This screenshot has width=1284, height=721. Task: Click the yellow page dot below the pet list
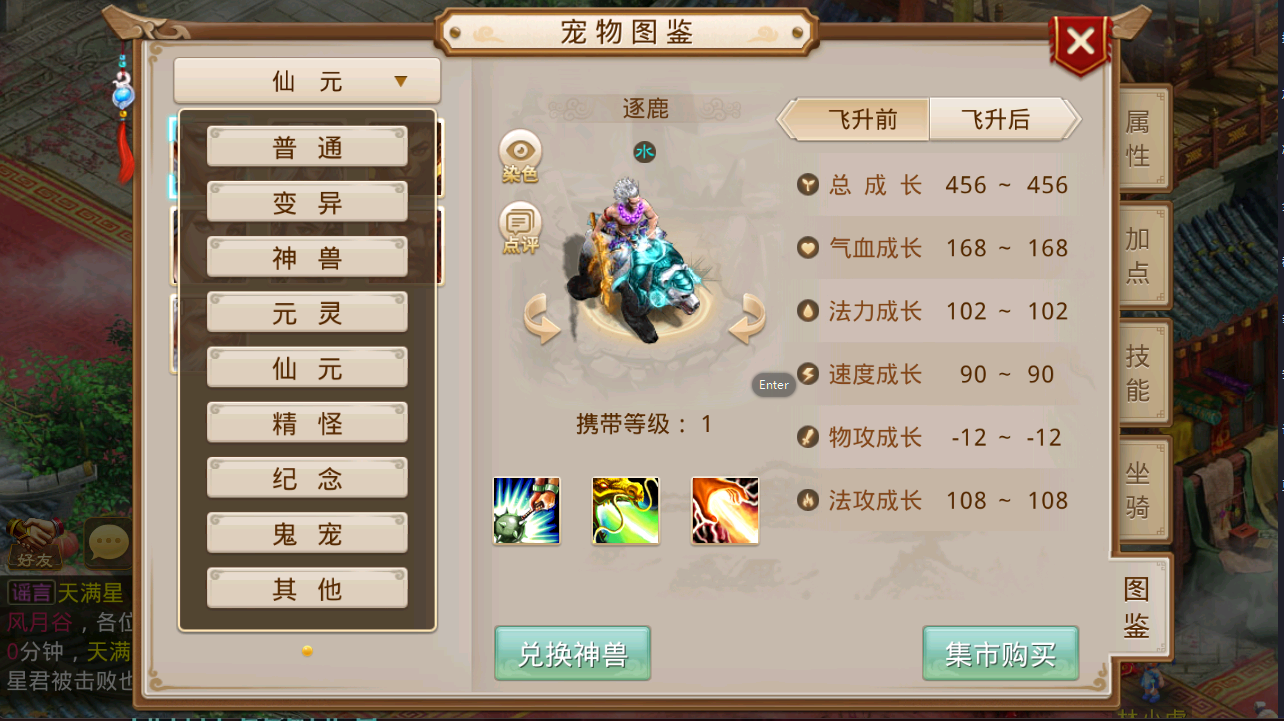click(x=307, y=649)
